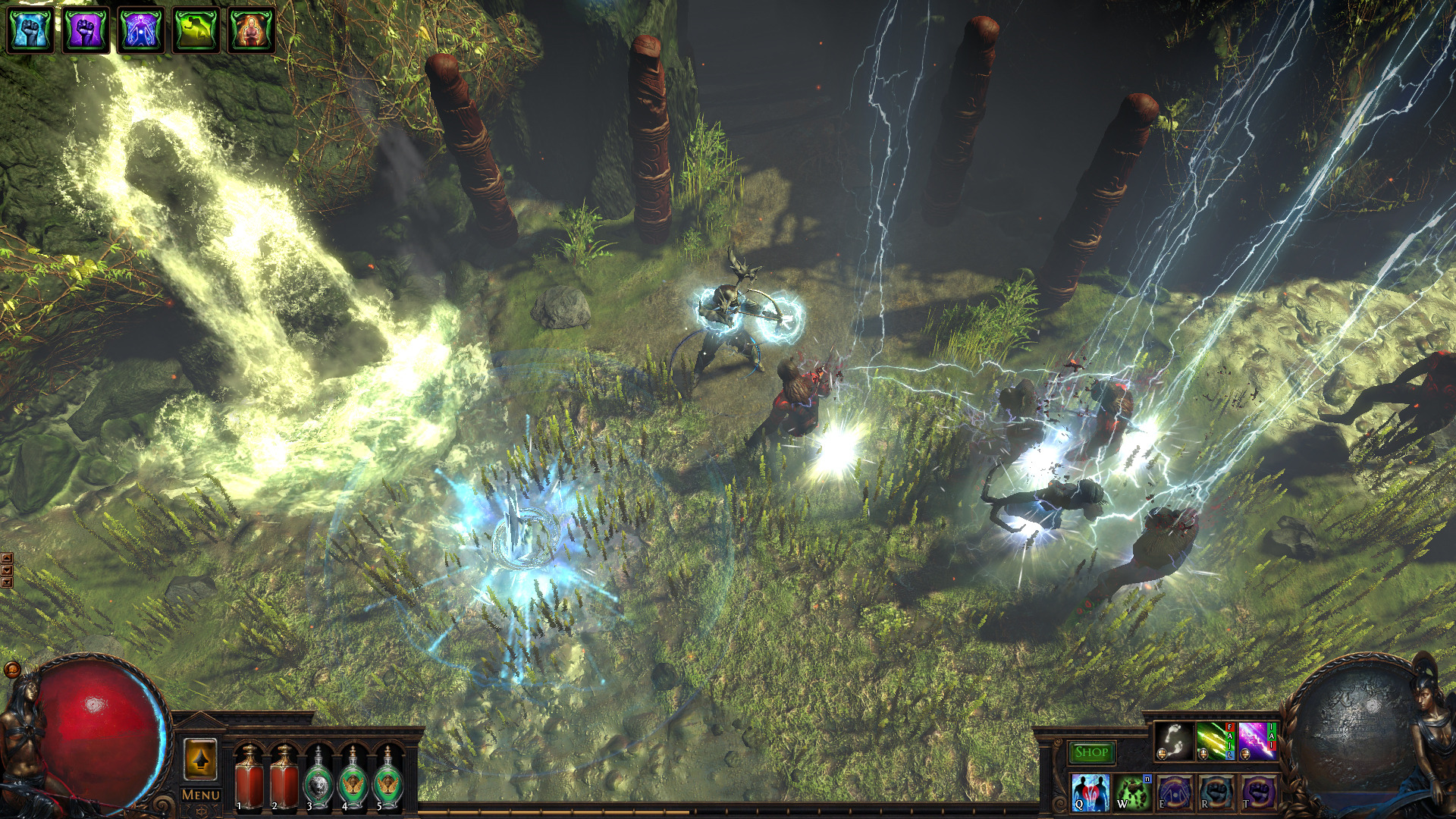The width and height of the screenshot is (1456, 819).
Task: Select the green arrows attack skill
Action: click(x=1215, y=740)
